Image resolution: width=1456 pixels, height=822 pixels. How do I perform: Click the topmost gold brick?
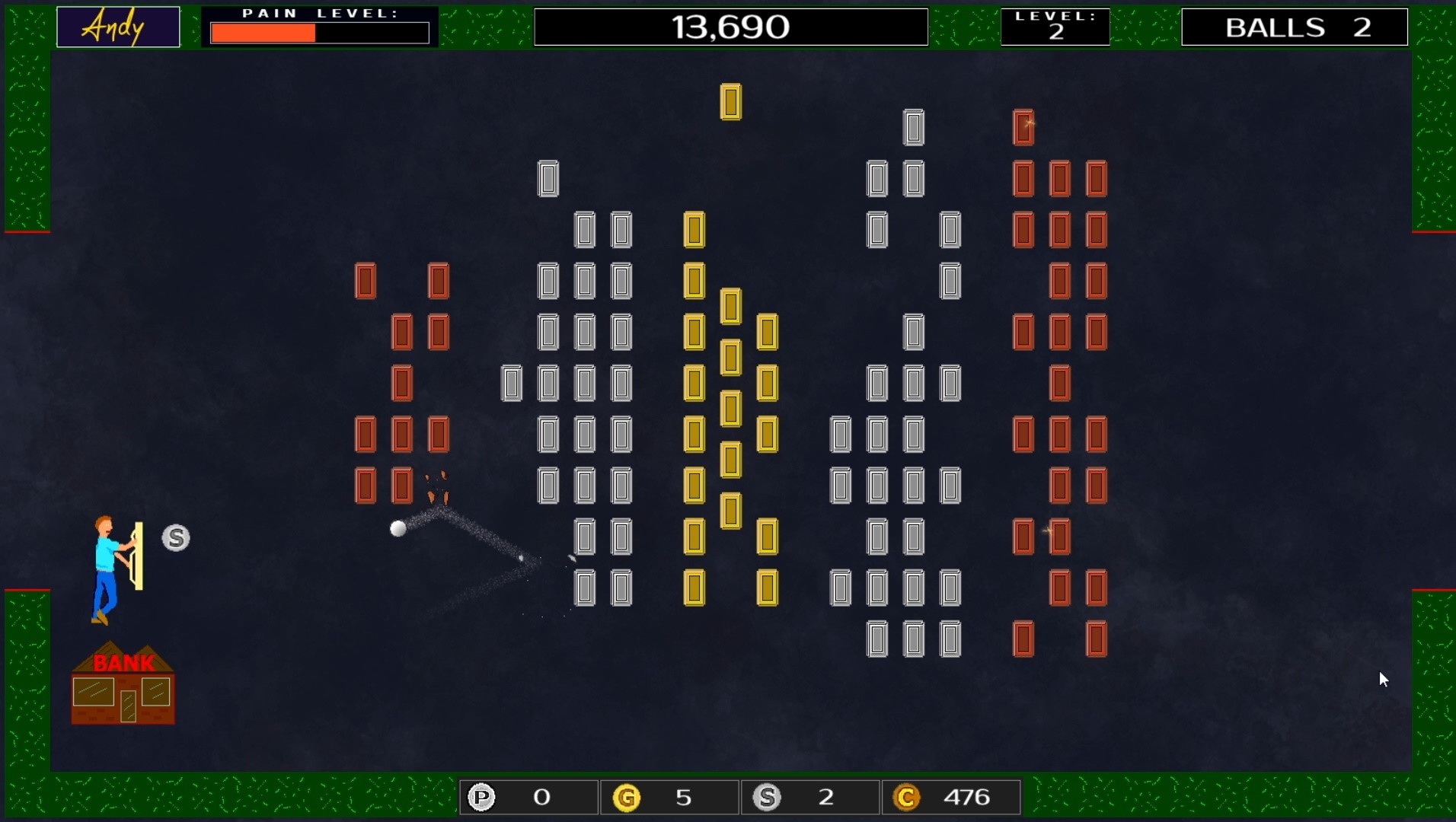pos(730,102)
